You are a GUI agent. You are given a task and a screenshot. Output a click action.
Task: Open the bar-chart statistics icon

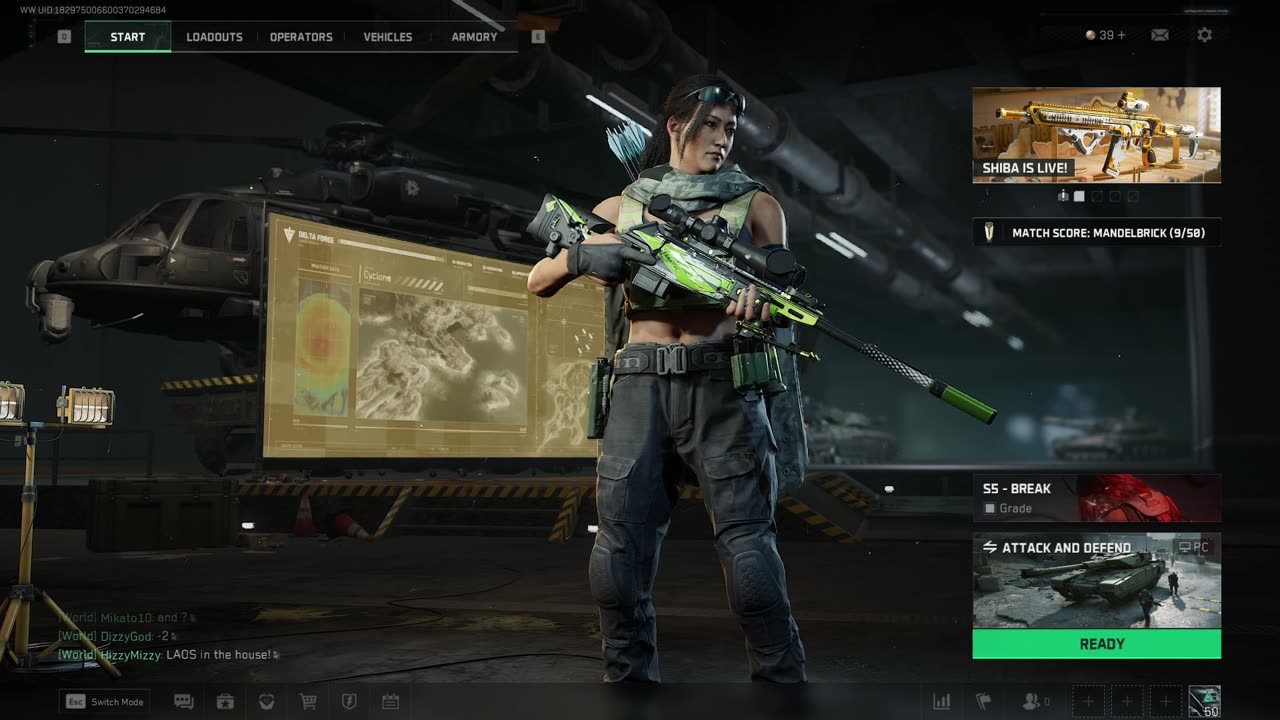pos(941,702)
